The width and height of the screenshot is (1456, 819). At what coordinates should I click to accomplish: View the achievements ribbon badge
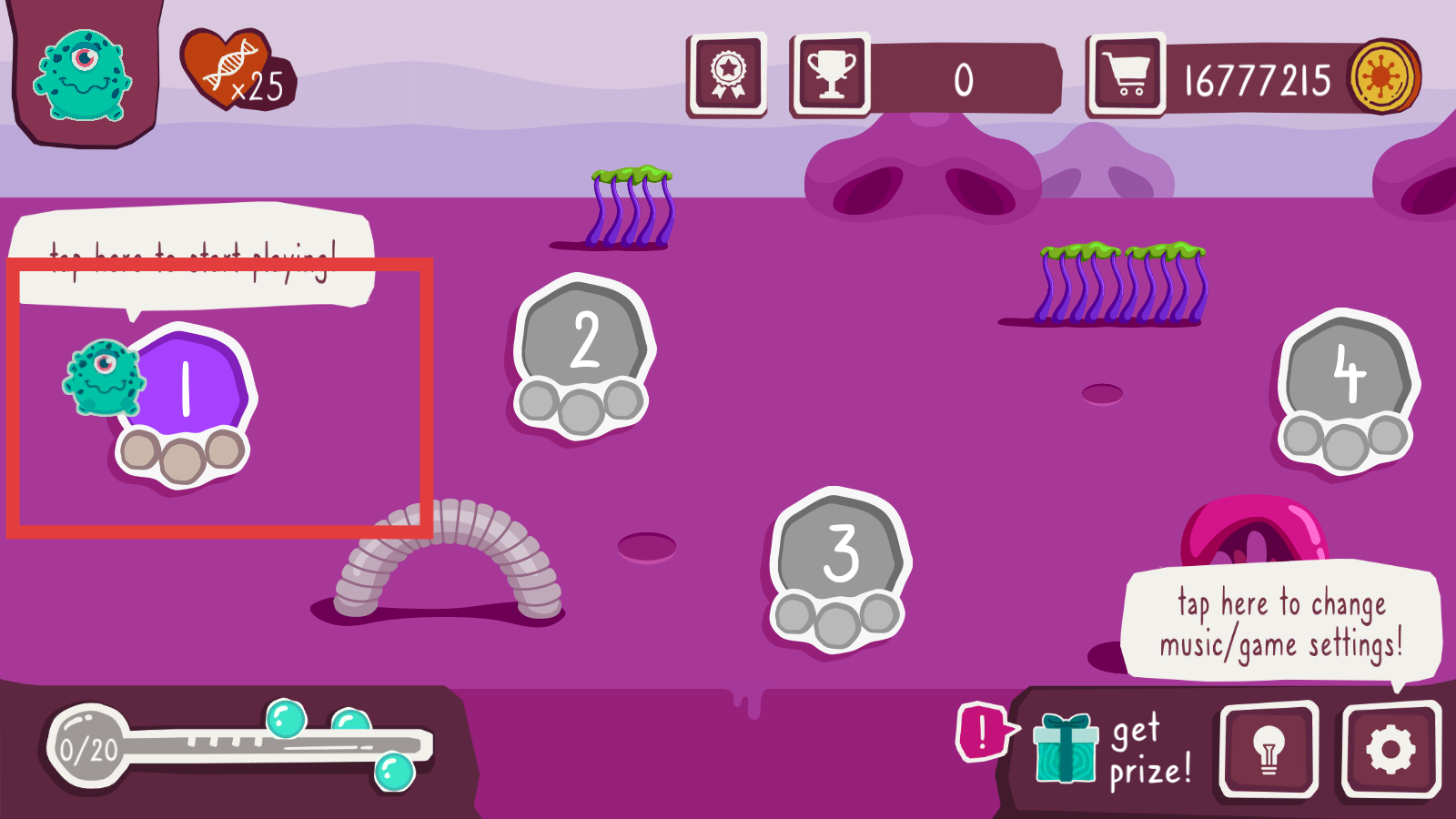point(728,76)
